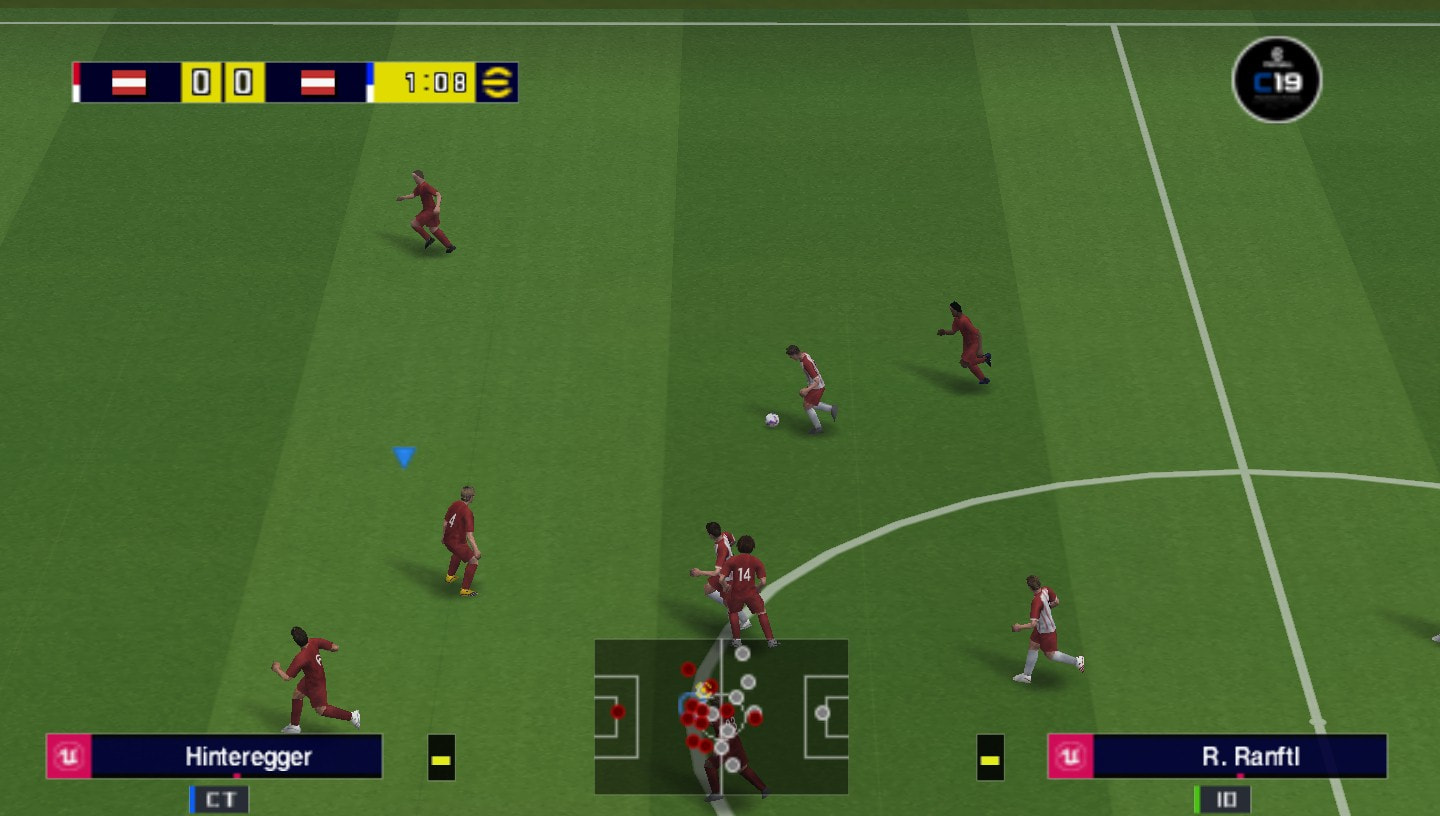The image size is (1440, 816).
Task: Click the ID position badge under R. Ranftl
Action: point(1226,799)
